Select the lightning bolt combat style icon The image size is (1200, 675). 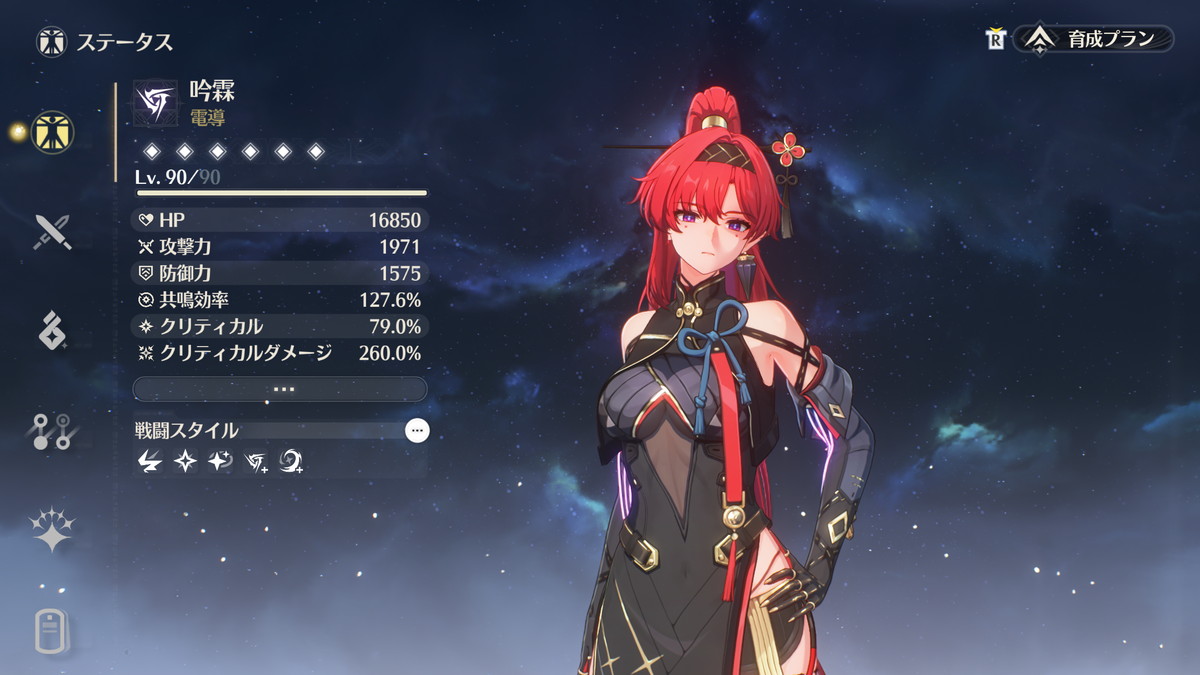click(x=150, y=461)
